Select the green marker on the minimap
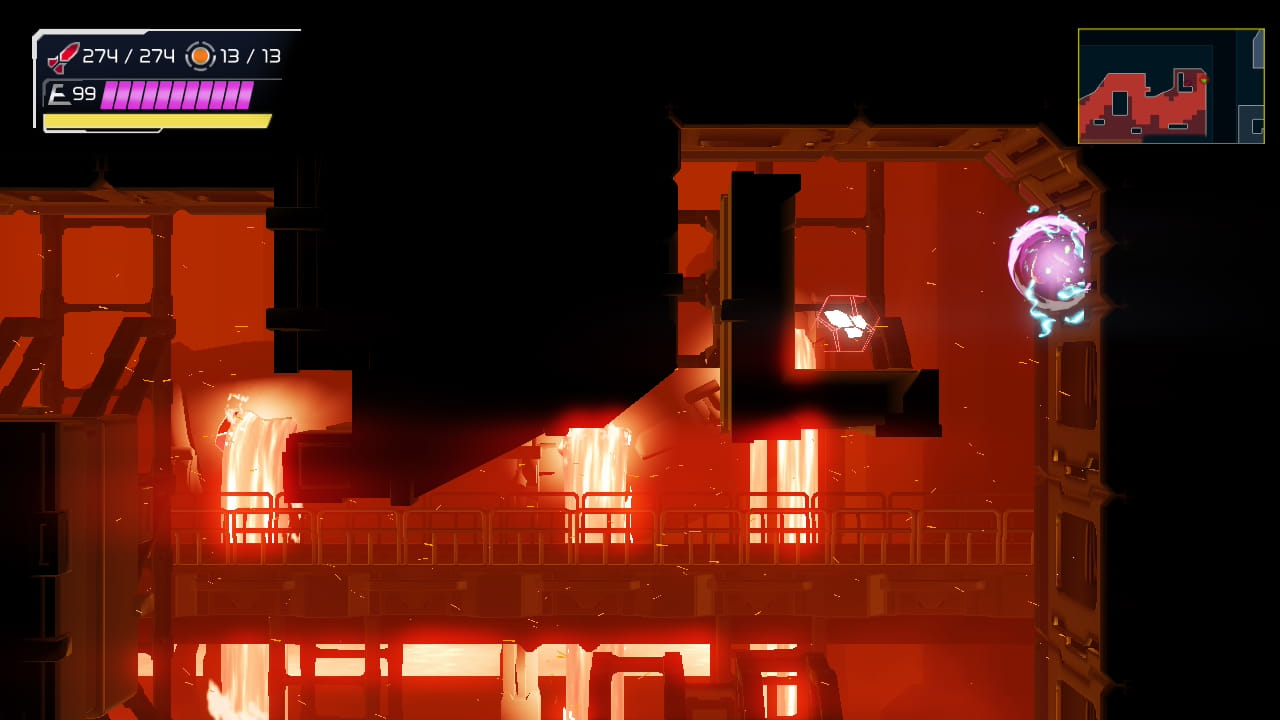This screenshot has height=720, width=1280. pyautogui.click(x=1204, y=80)
